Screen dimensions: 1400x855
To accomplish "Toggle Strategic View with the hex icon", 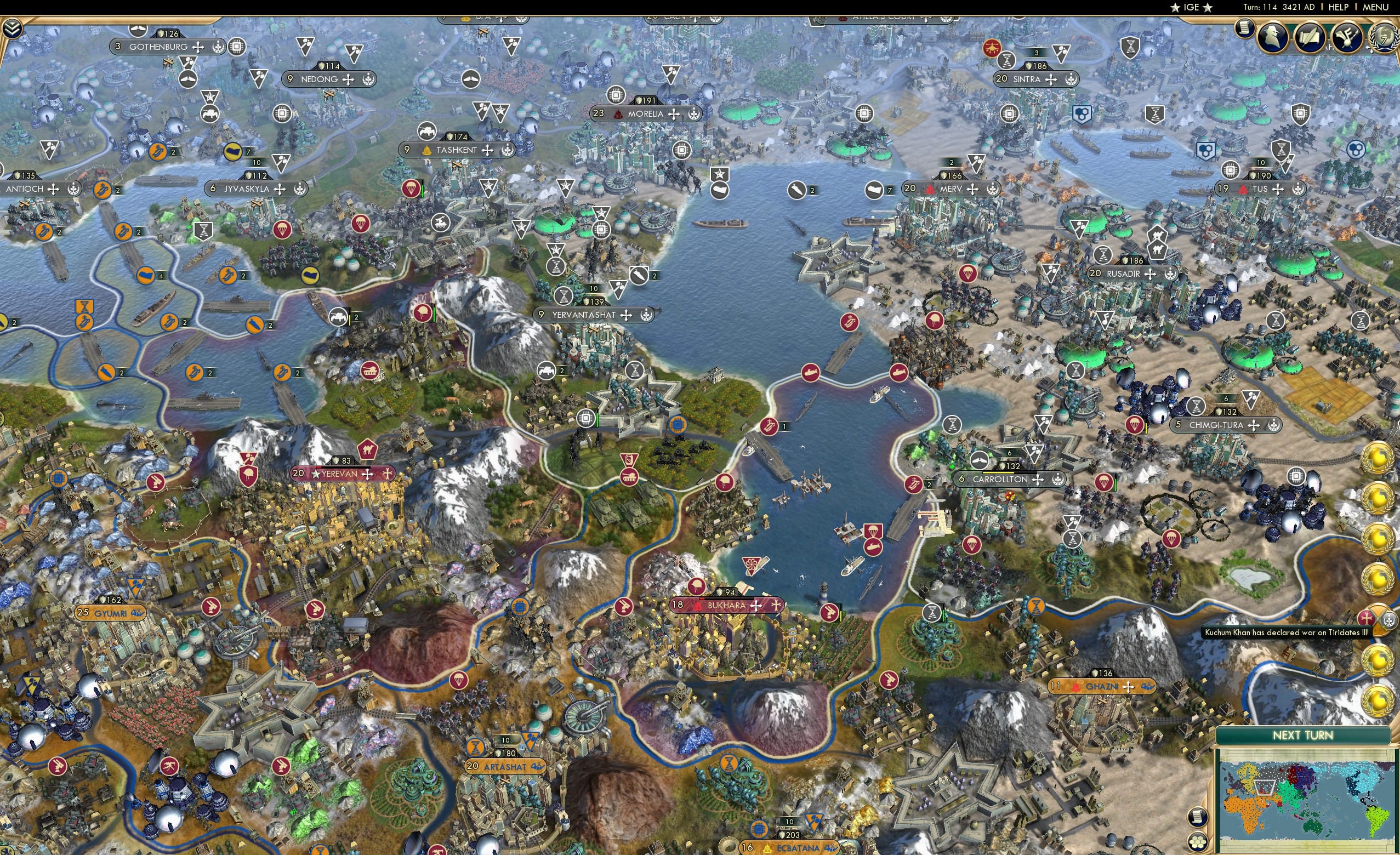I will point(1198,842).
